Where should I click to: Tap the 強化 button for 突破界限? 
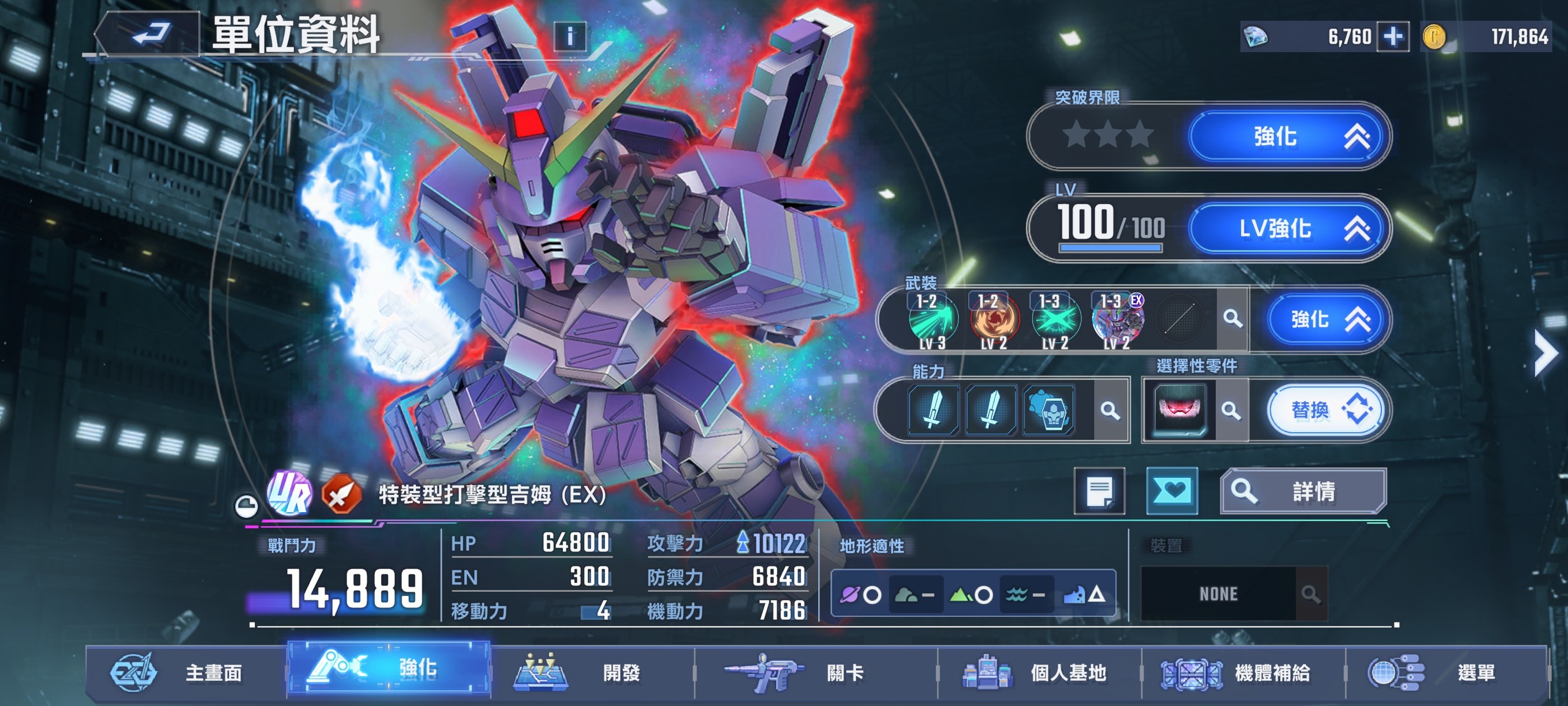click(1288, 137)
